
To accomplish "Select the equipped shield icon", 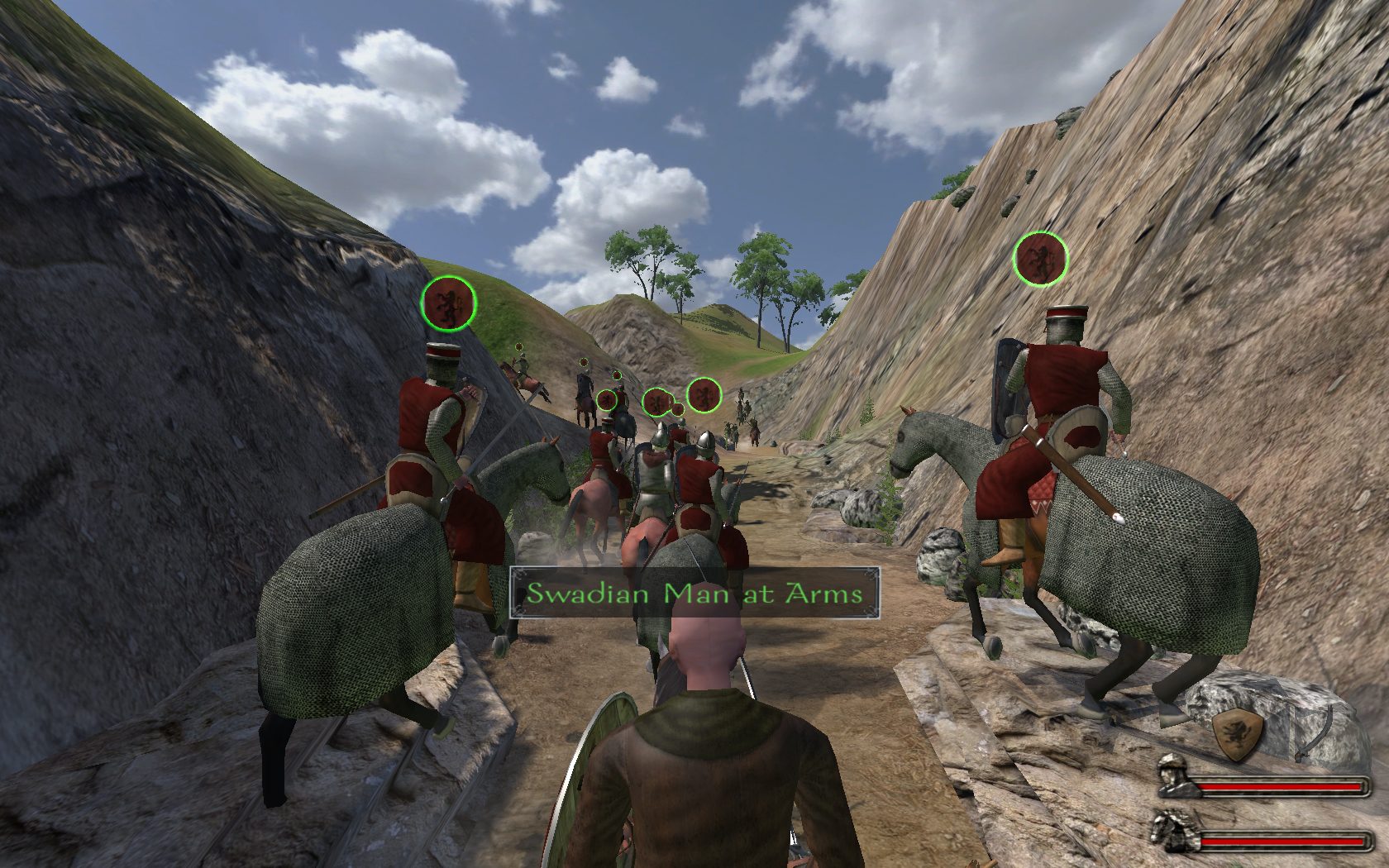I will 1239,733.
